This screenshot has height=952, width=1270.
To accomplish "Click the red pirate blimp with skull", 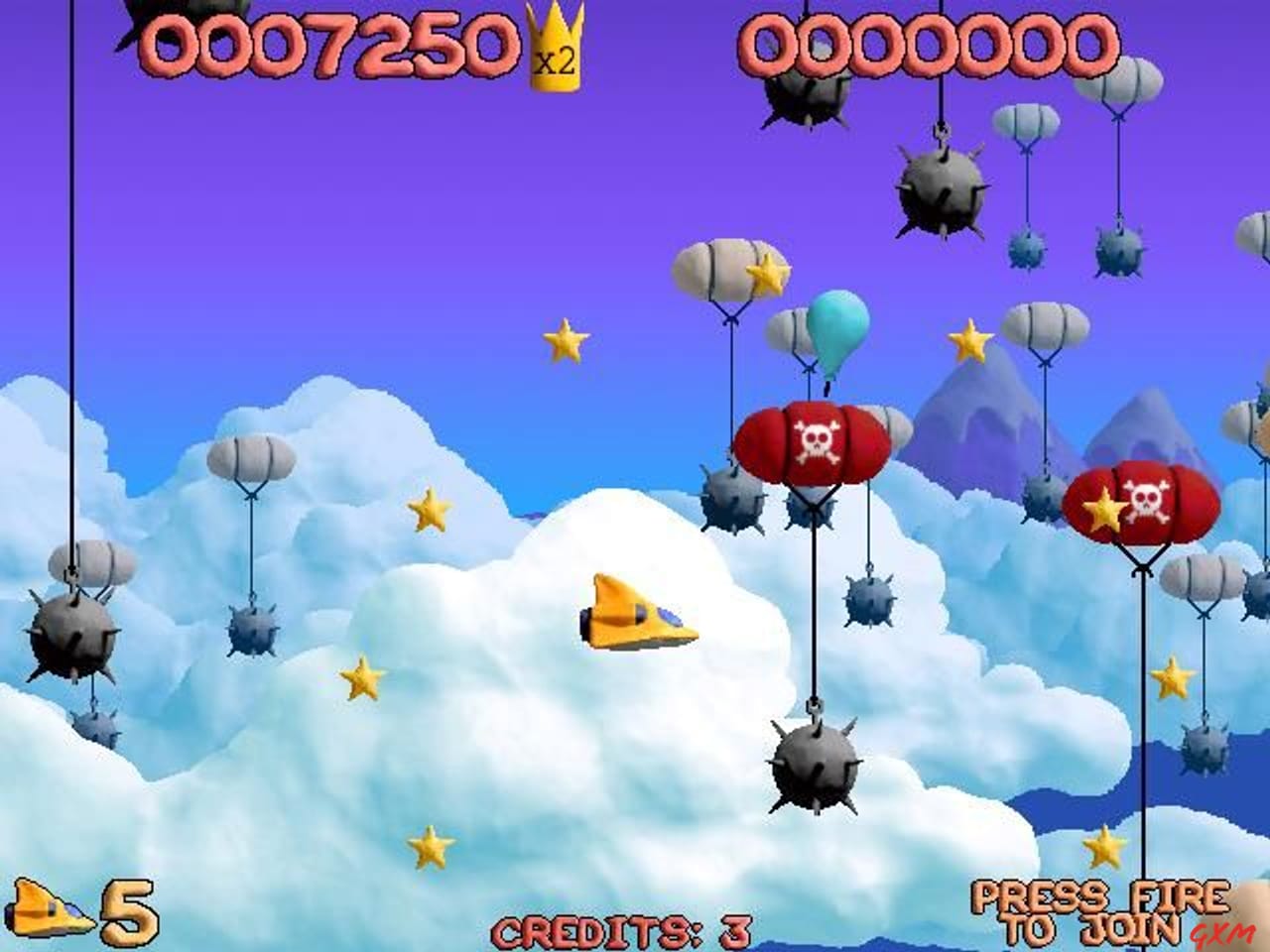I will pos(814,441).
